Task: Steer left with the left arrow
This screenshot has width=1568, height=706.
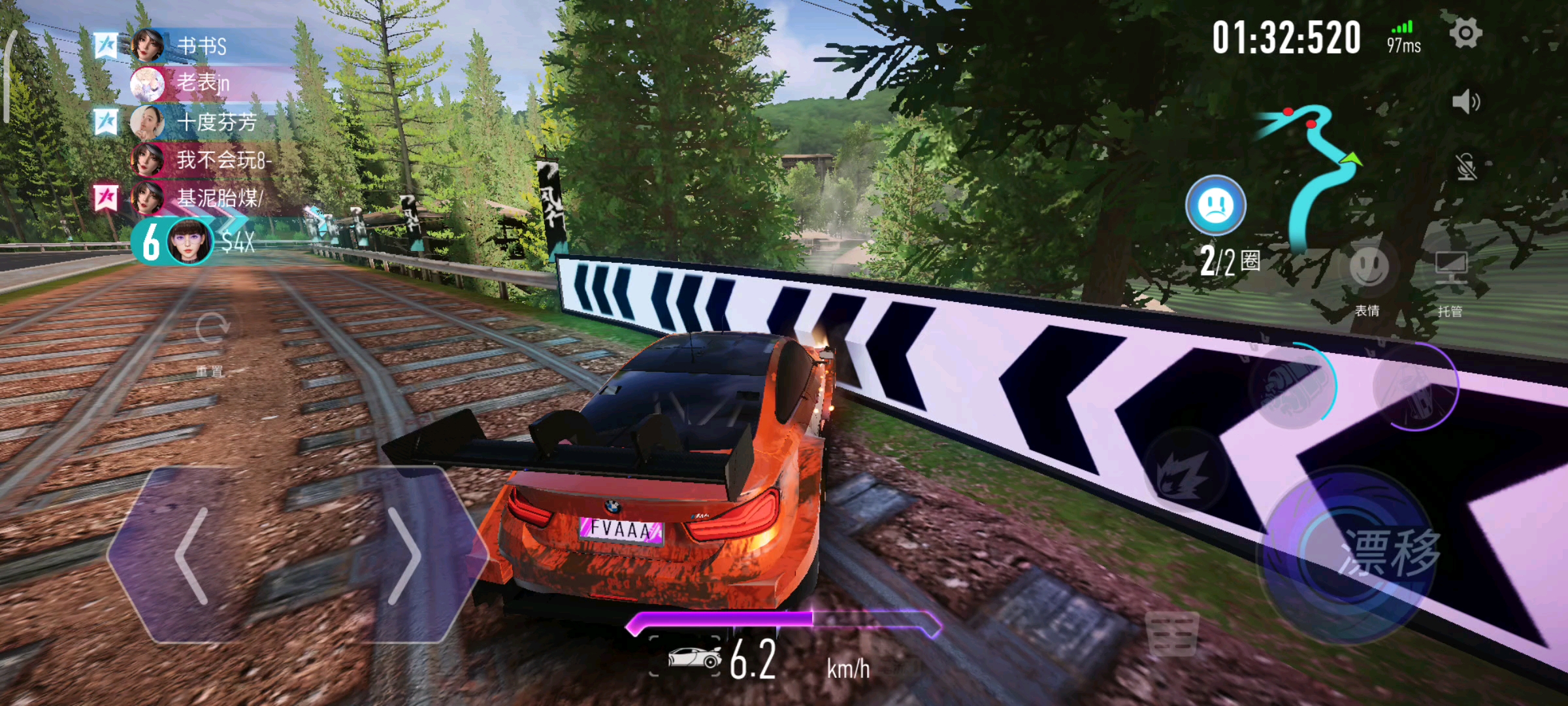Action: [x=193, y=556]
